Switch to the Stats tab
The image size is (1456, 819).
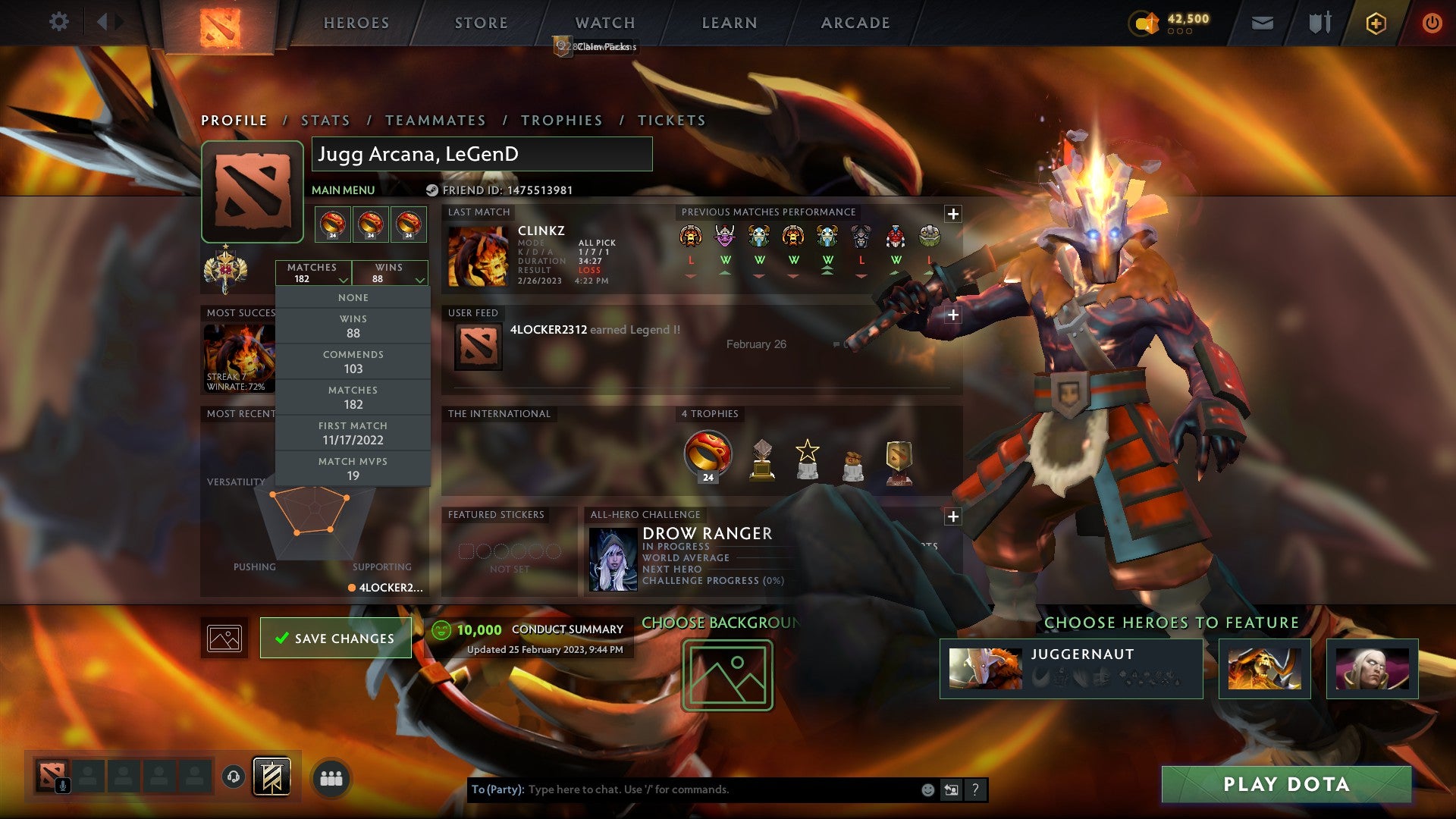[325, 120]
